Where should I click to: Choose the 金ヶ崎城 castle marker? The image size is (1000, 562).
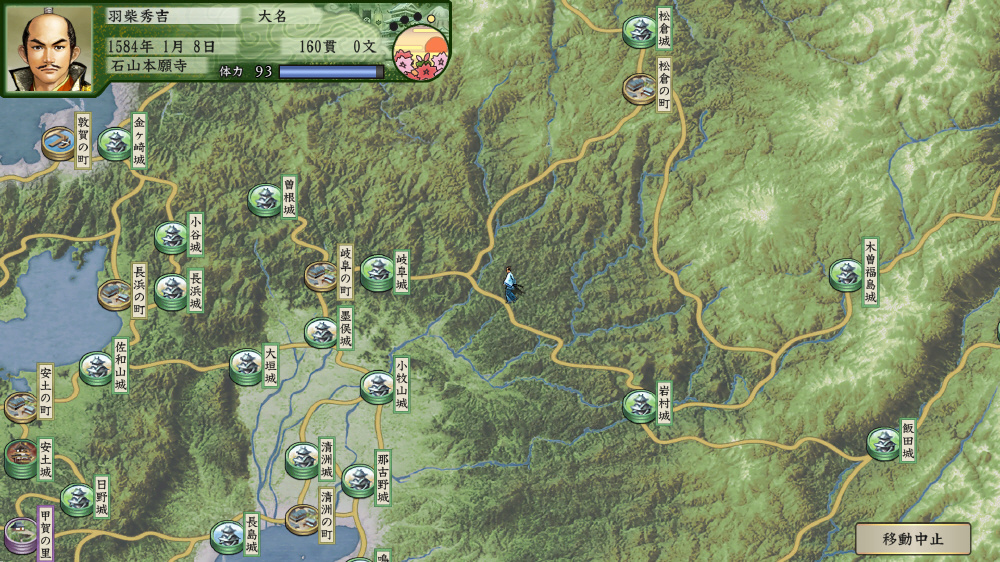click(x=115, y=144)
